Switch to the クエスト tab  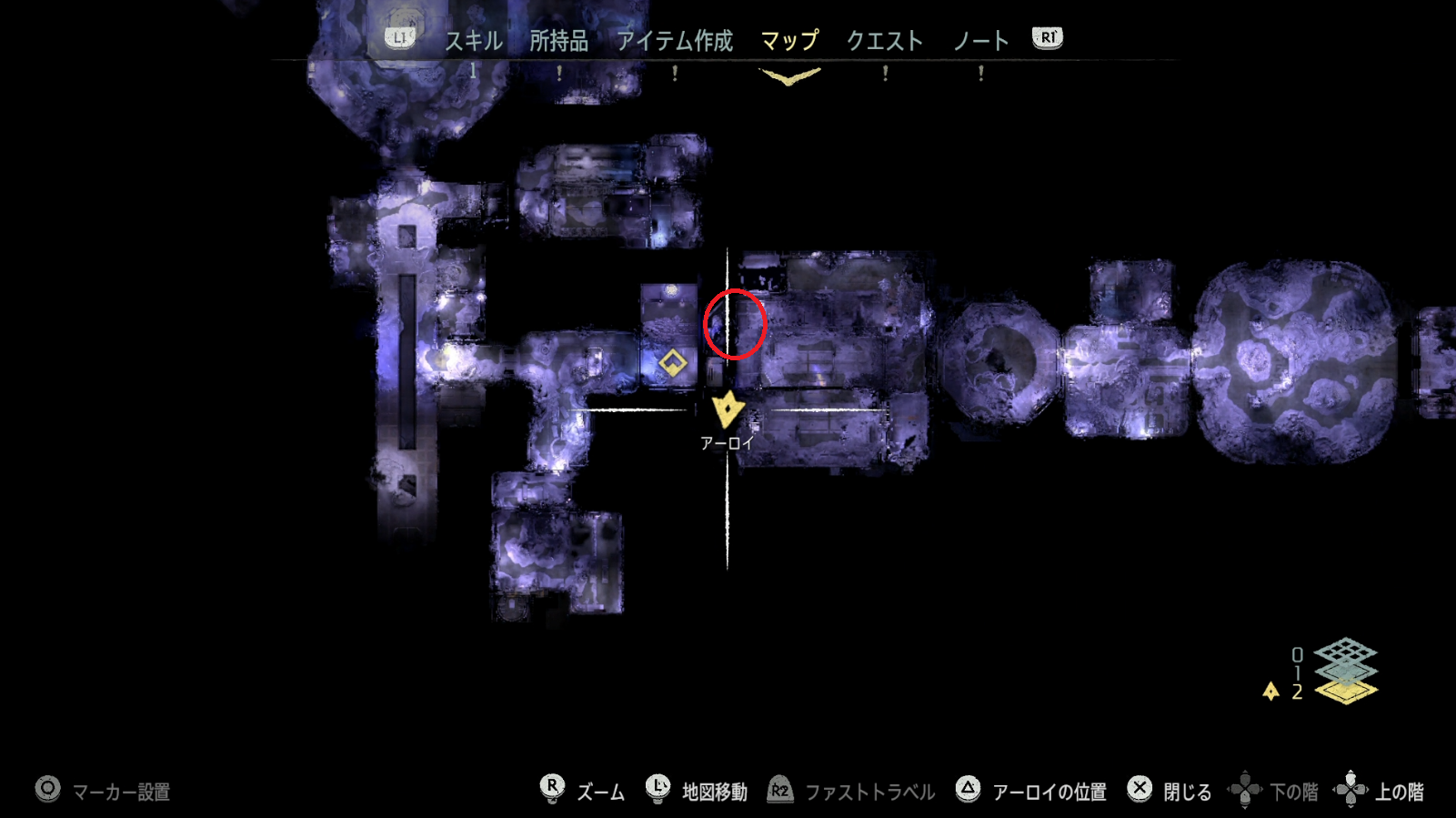click(887, 40)
